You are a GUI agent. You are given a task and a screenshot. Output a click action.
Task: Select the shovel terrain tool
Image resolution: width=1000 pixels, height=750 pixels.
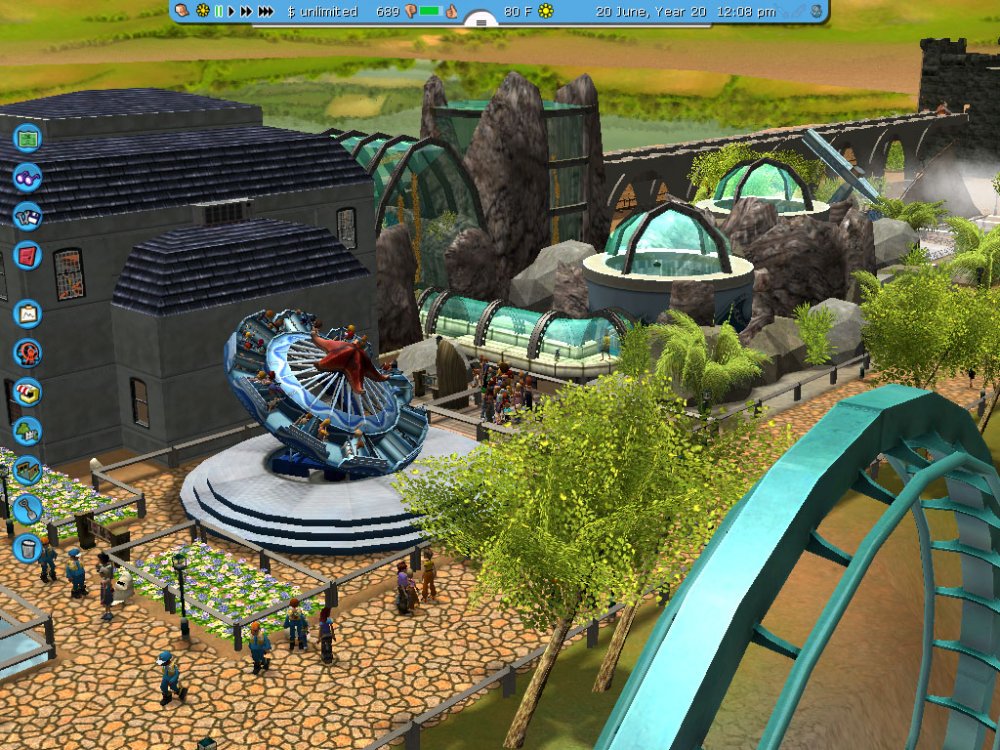coord(27,508)
